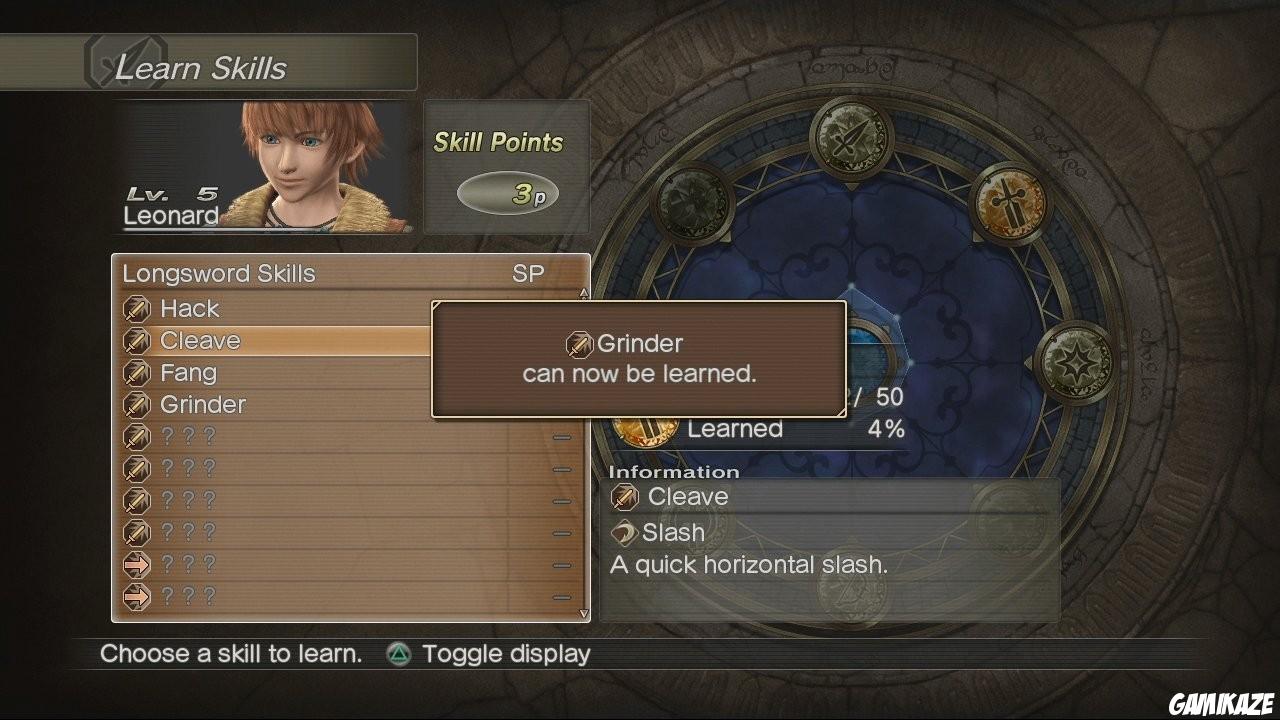Dismiss the 'Grinder can now be learned' popup

coord(639,359)
